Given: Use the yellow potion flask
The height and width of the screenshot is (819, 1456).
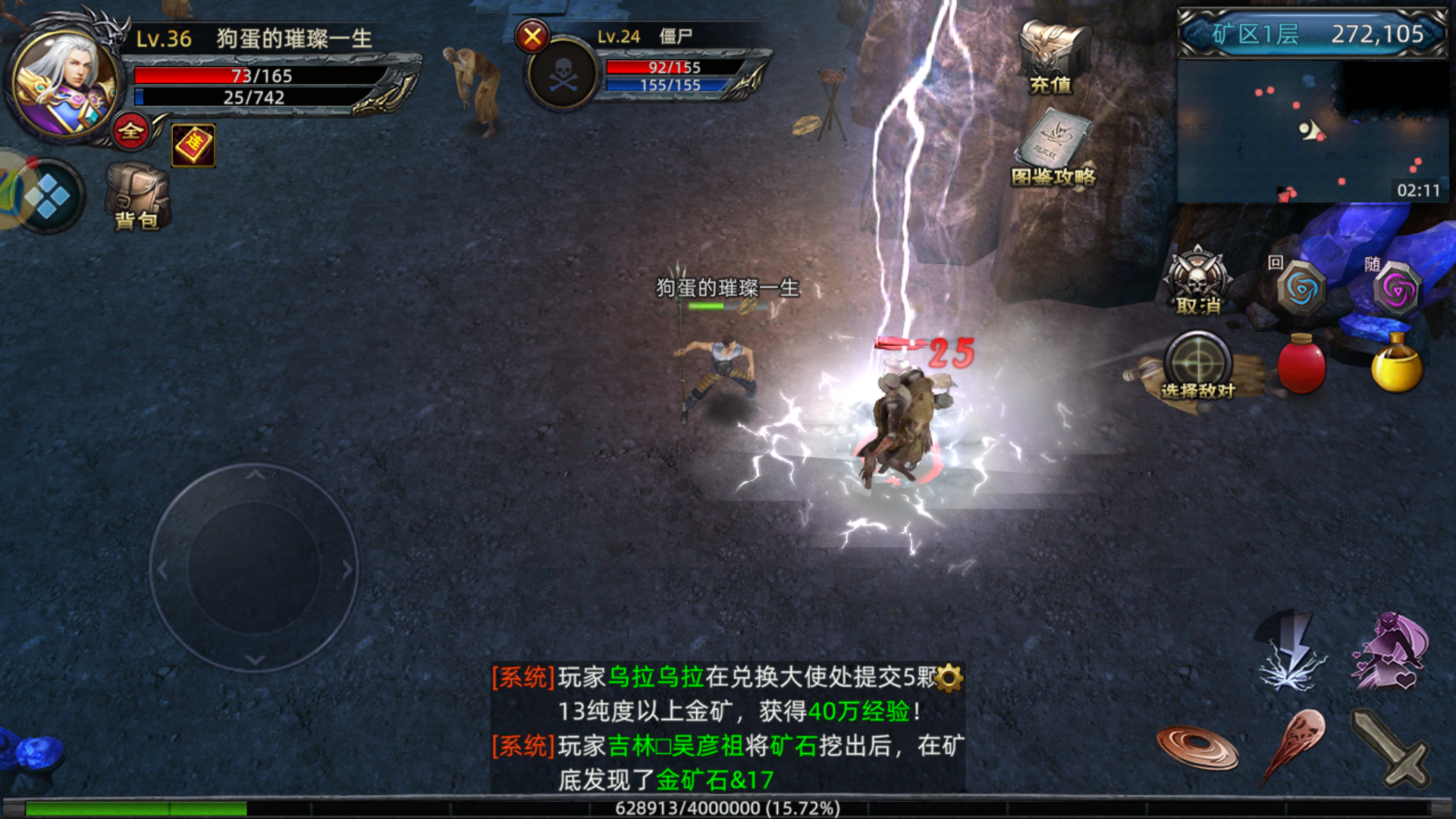Looking at the screenshot, I should pyautogui.click(x=1397, y=366).
